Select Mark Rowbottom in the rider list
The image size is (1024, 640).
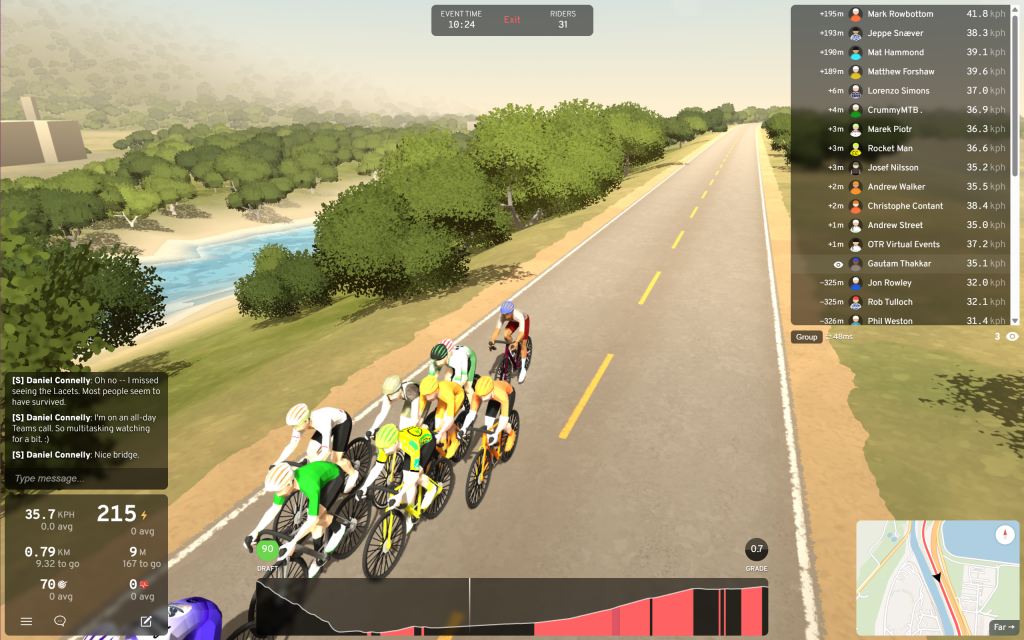point(900,14)
